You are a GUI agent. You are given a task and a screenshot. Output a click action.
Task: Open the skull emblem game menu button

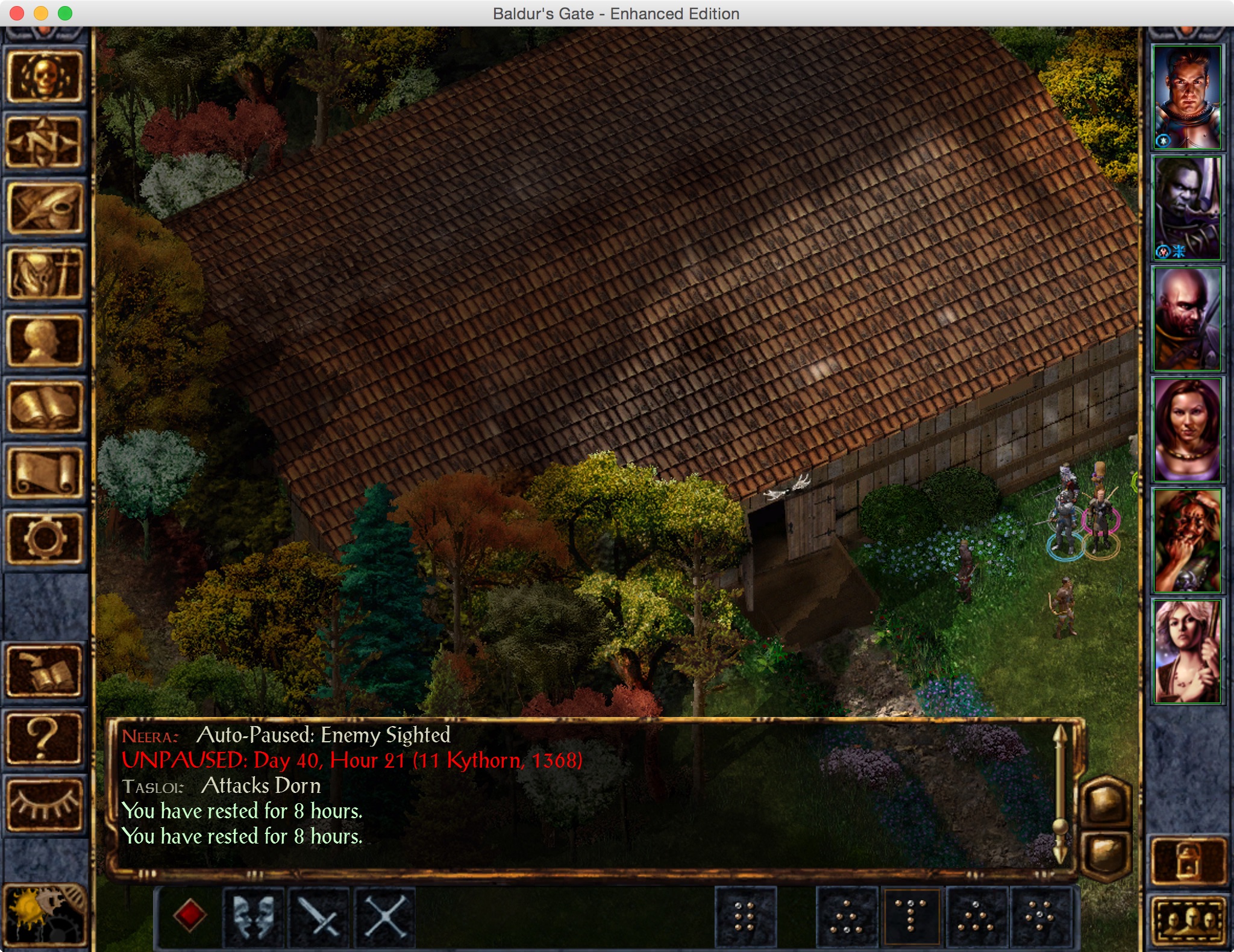(x=44, y=77)
